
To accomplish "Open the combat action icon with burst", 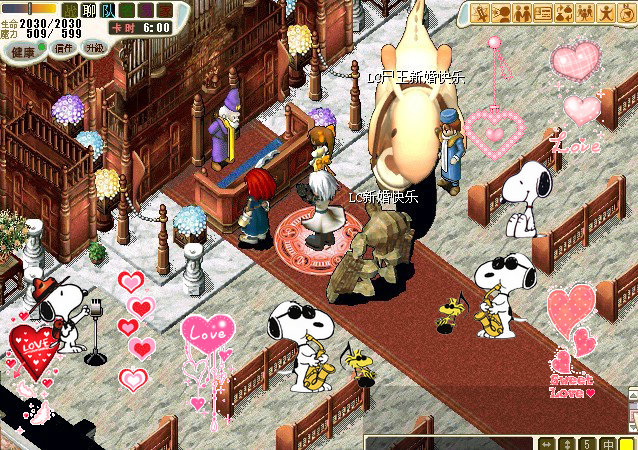I will click(482, 13).
